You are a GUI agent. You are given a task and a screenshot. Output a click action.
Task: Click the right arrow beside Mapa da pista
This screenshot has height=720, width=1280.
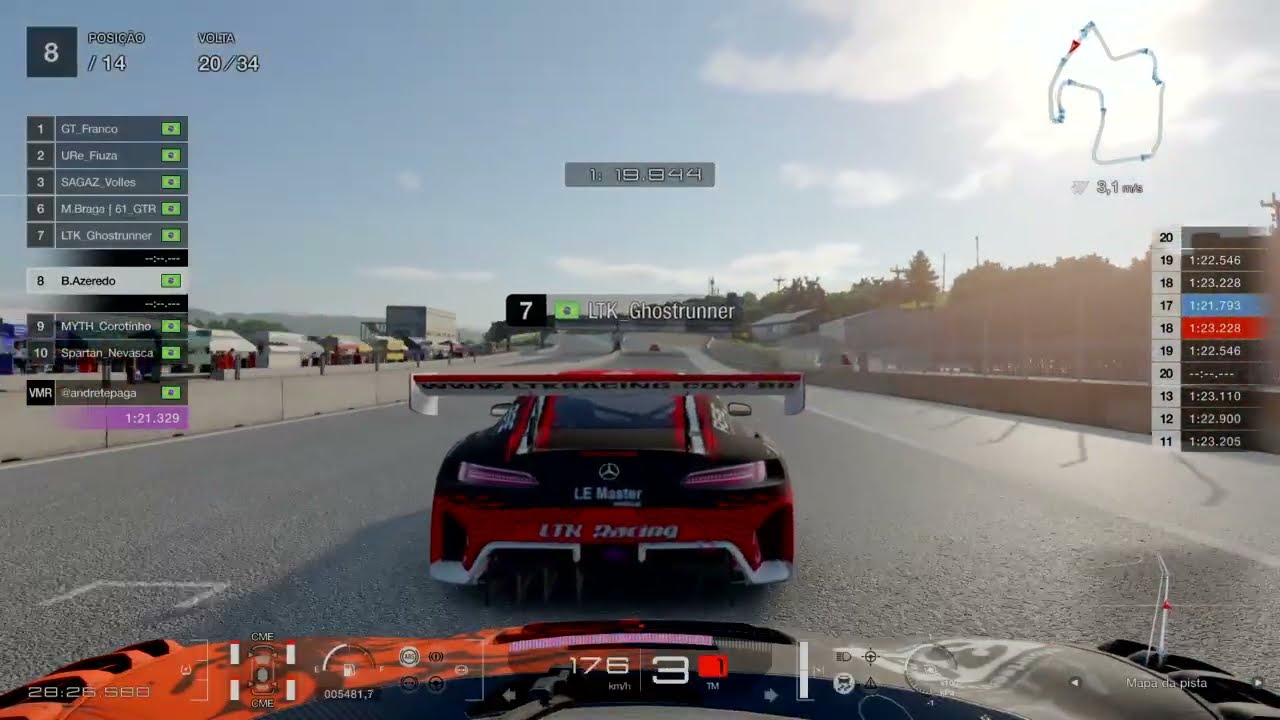coord(1258,683)
